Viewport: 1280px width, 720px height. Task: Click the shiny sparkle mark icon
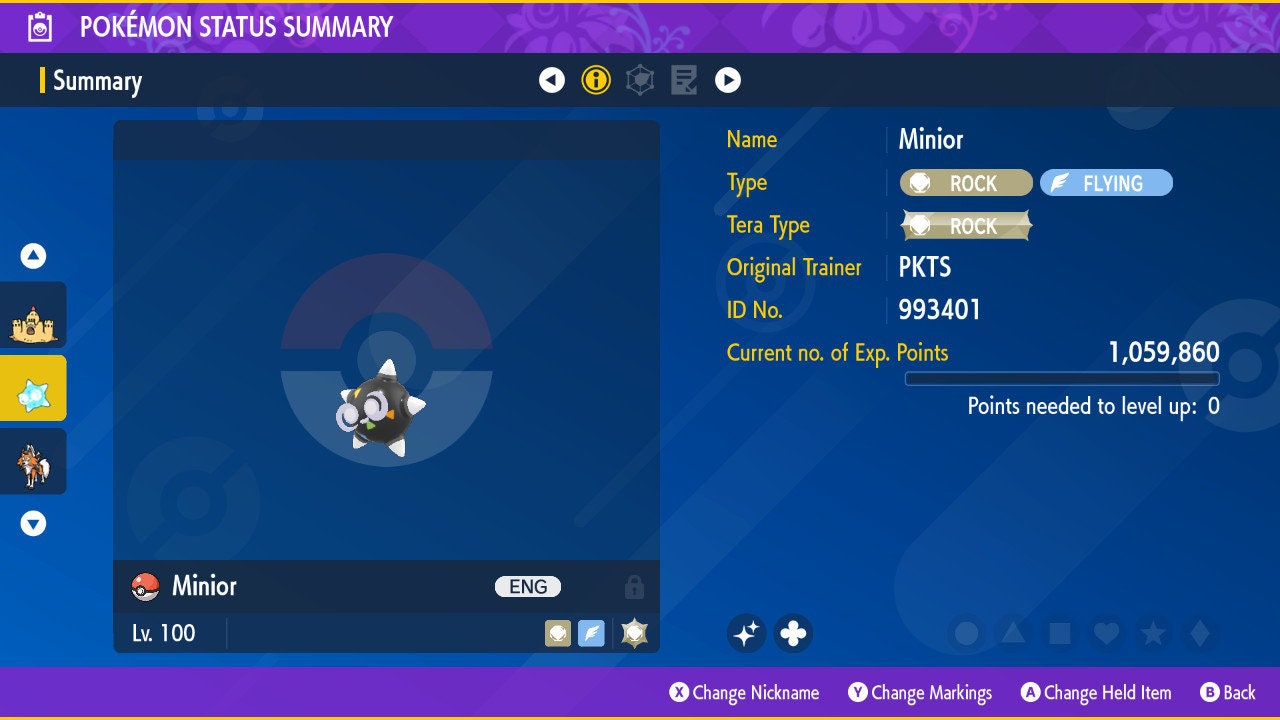click(x=746, y=633)
